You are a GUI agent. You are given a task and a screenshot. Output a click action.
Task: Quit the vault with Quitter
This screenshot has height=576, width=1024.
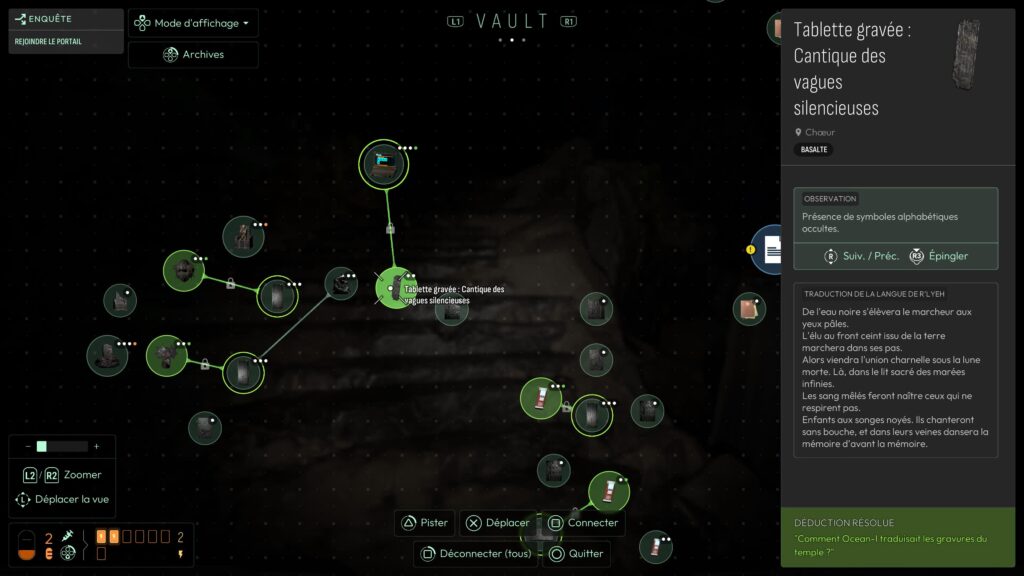[x=576, y=553]
